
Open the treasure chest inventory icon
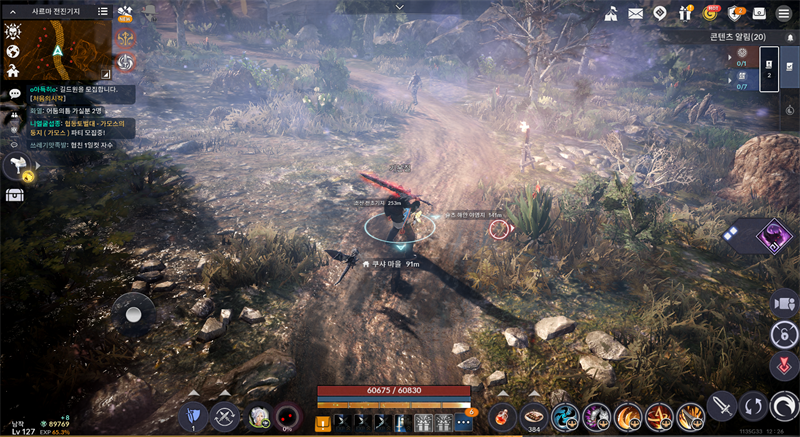coord(14,194)
